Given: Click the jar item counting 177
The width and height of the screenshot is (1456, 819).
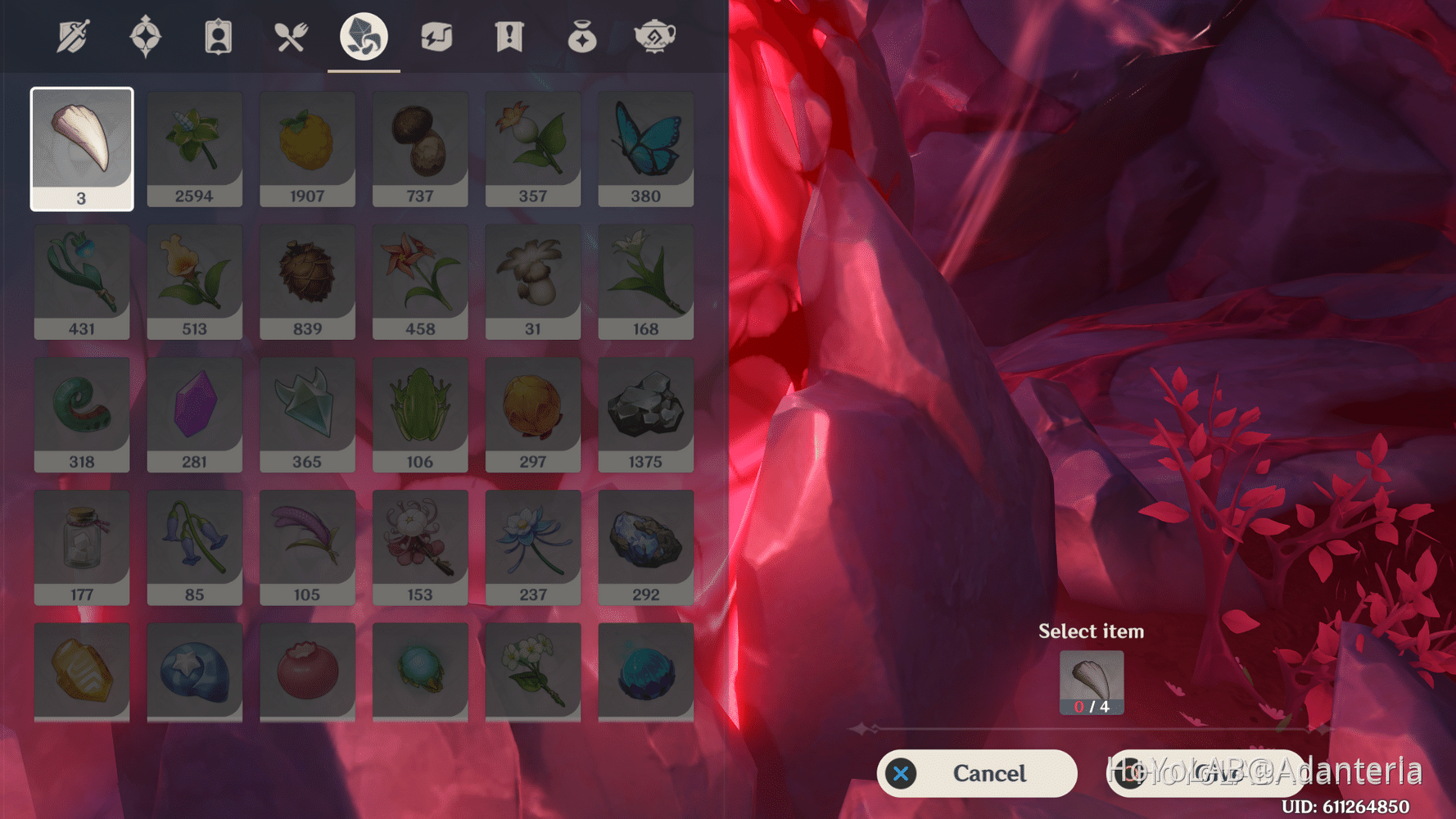Looking at the screenshot, I should click(82, 547).
